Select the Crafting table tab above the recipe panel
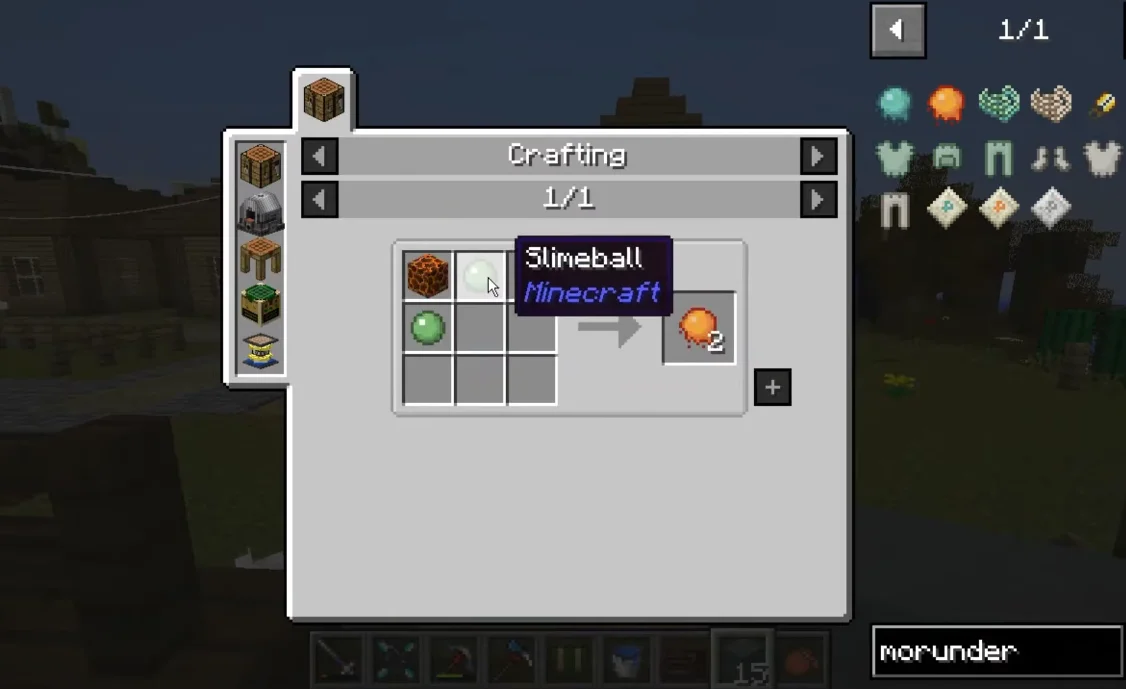 324,100
